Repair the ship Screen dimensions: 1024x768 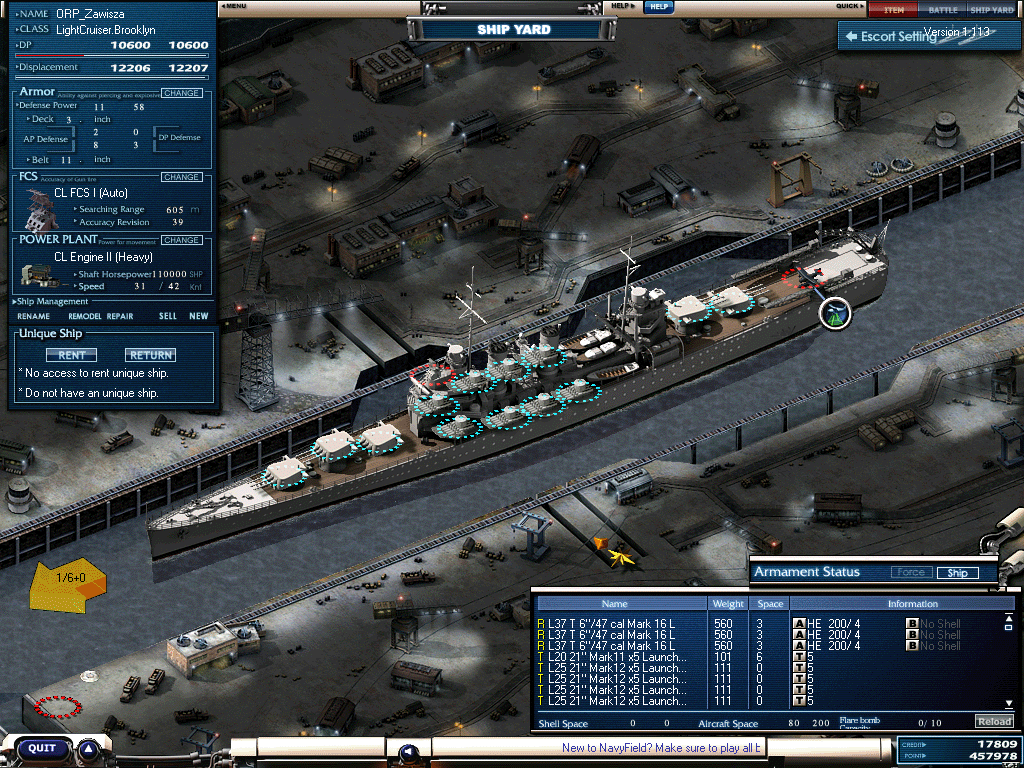(120, 316)
